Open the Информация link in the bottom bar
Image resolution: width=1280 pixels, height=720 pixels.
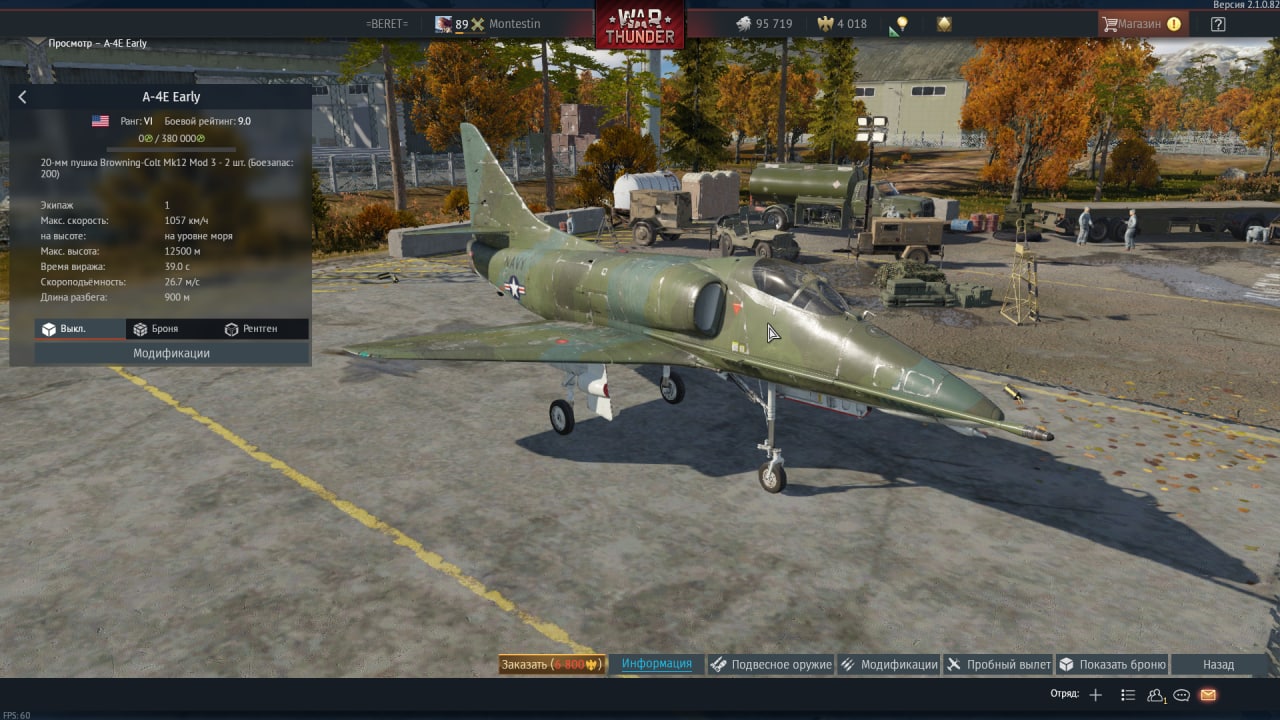(x=656, y=664)
